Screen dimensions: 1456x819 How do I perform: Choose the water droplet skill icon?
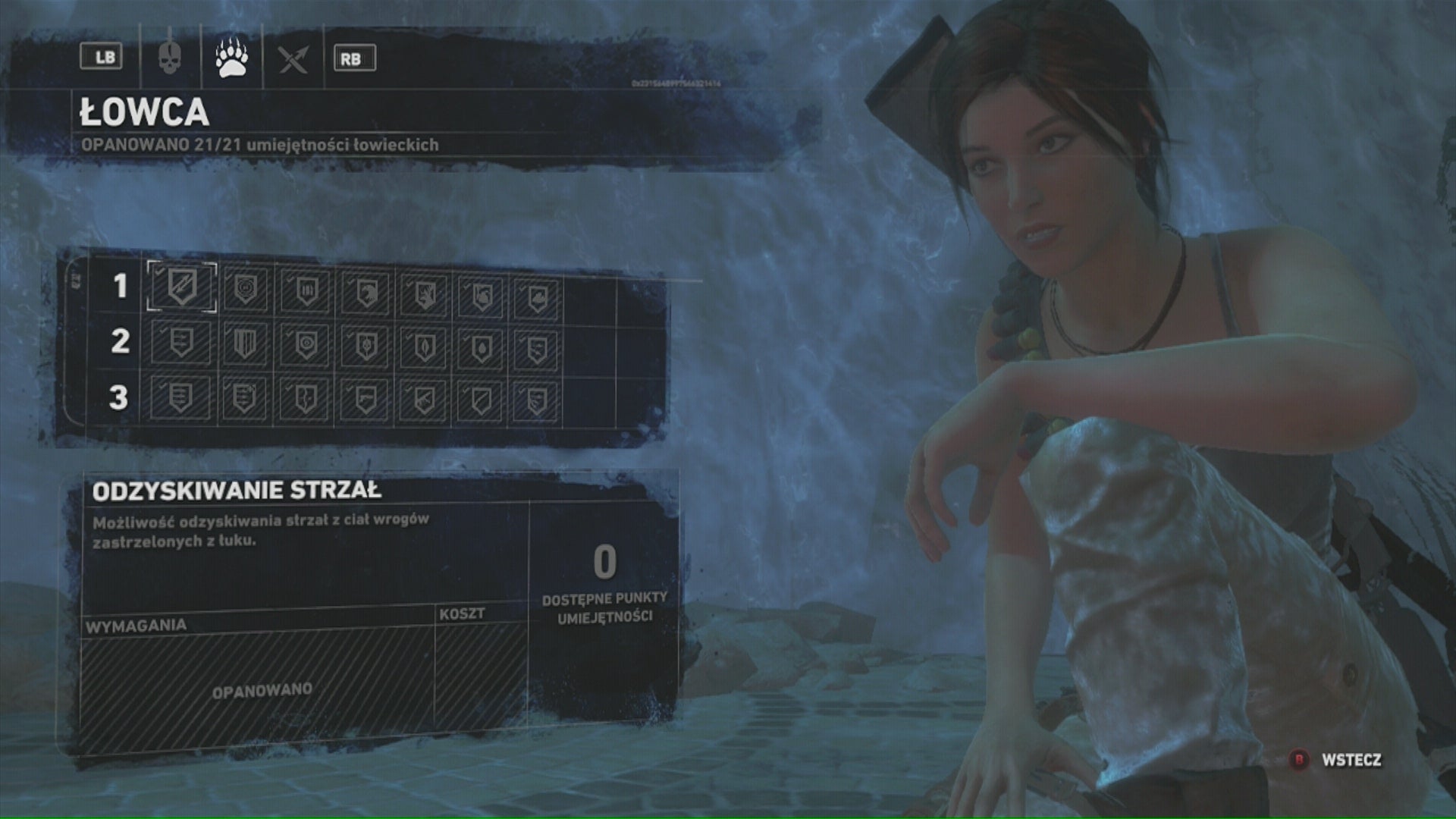coord(481,347)
